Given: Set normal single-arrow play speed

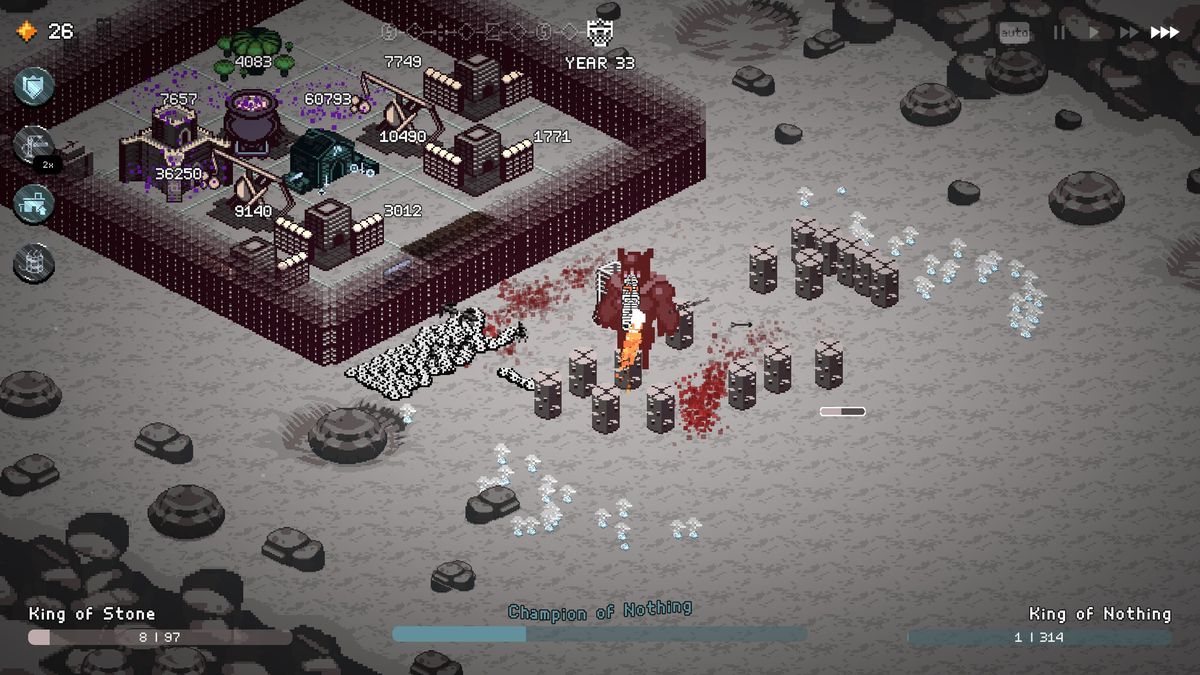Looking at the screenshot, I should coord(1094,33).
